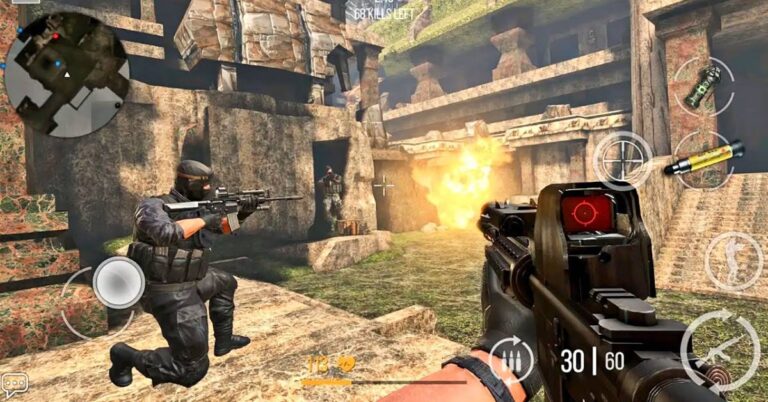Tap the virtual movement joystick knob
Viewport: 768px width, 402px height.
[x=119, y=283]
